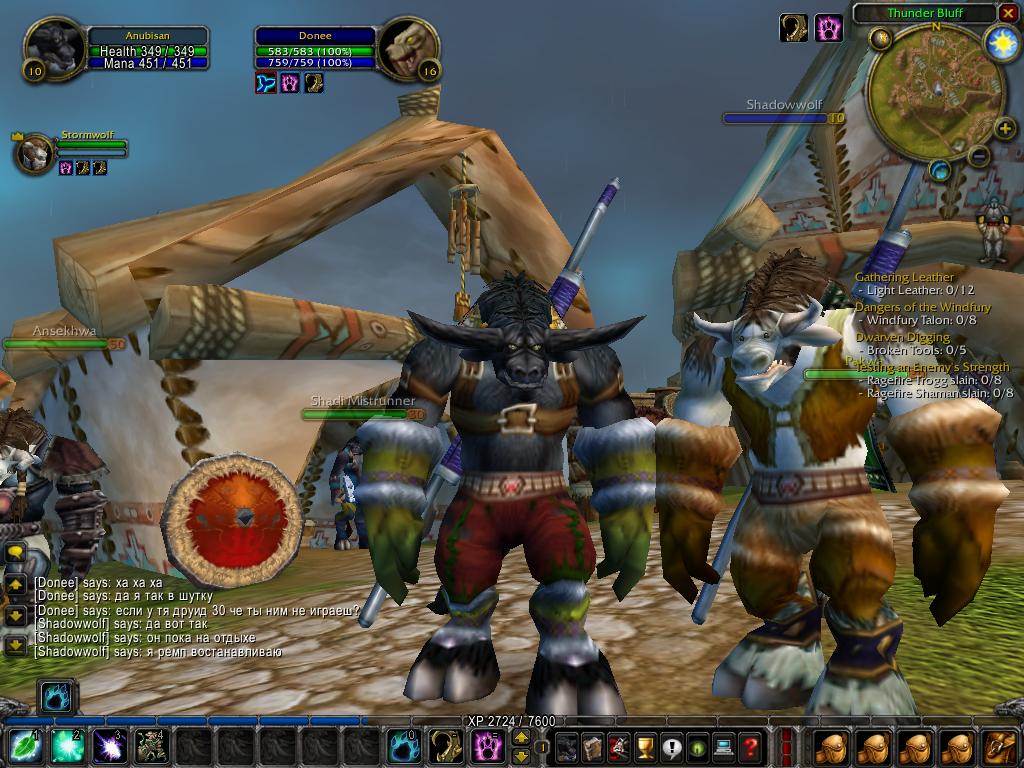Open the spellbook micro button
The height and width of the screenshot is (768, 1024).
point(593,747)
